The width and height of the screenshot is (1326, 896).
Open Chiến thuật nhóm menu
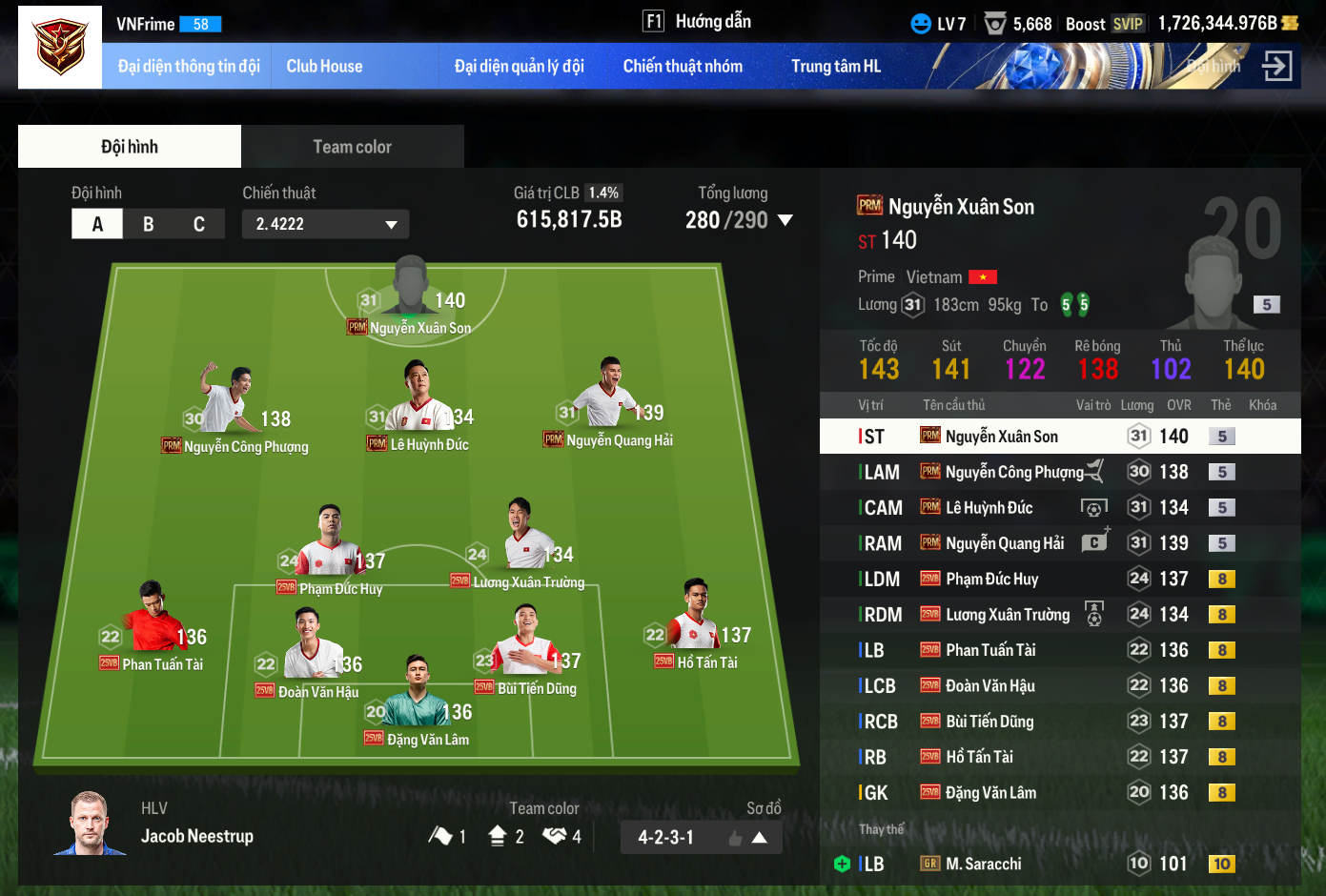point(683,67)
